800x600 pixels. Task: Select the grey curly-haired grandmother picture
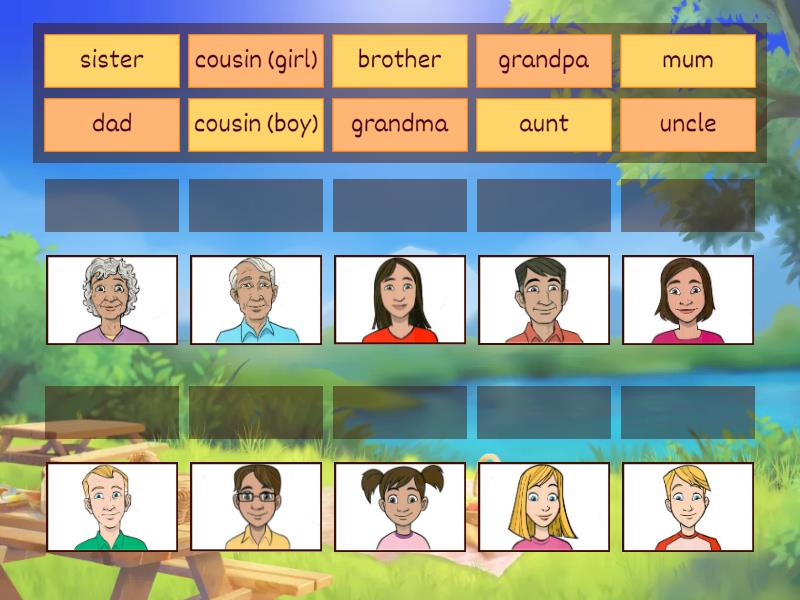[x=112, y=300]
